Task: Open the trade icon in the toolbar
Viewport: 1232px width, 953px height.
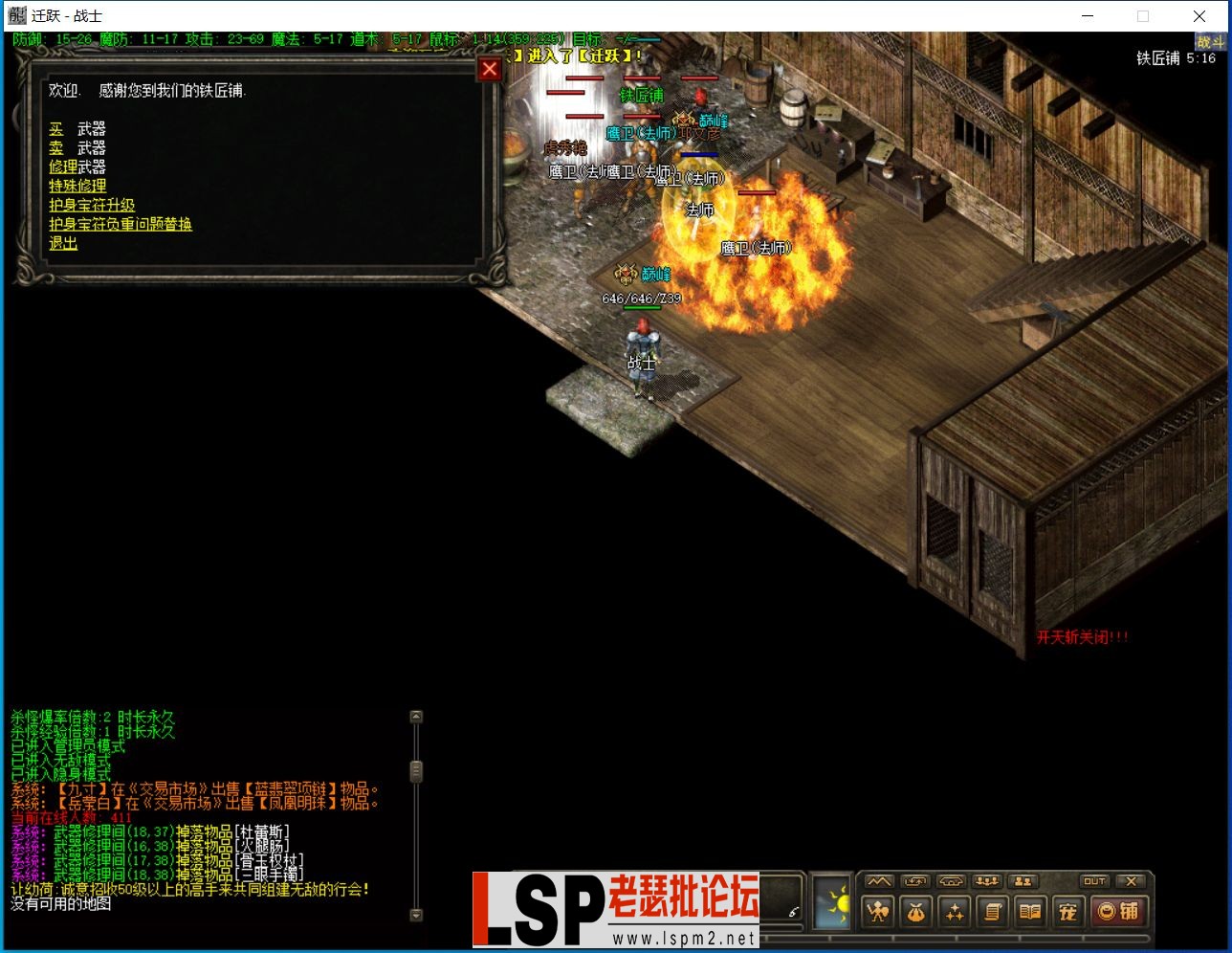Action: click(x=915, y=881)
